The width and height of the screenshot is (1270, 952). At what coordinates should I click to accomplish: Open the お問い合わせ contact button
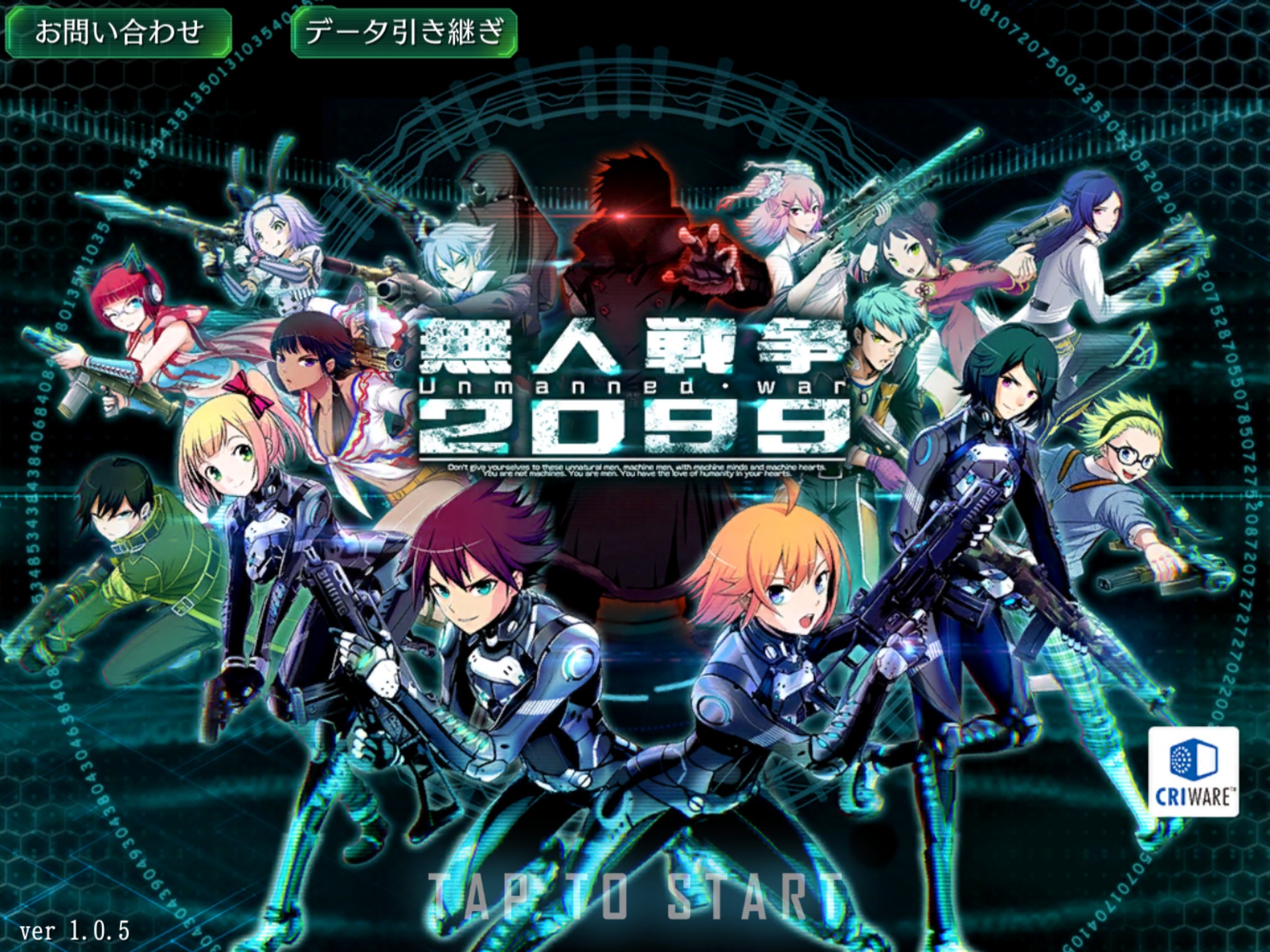[x=118, y=32]
